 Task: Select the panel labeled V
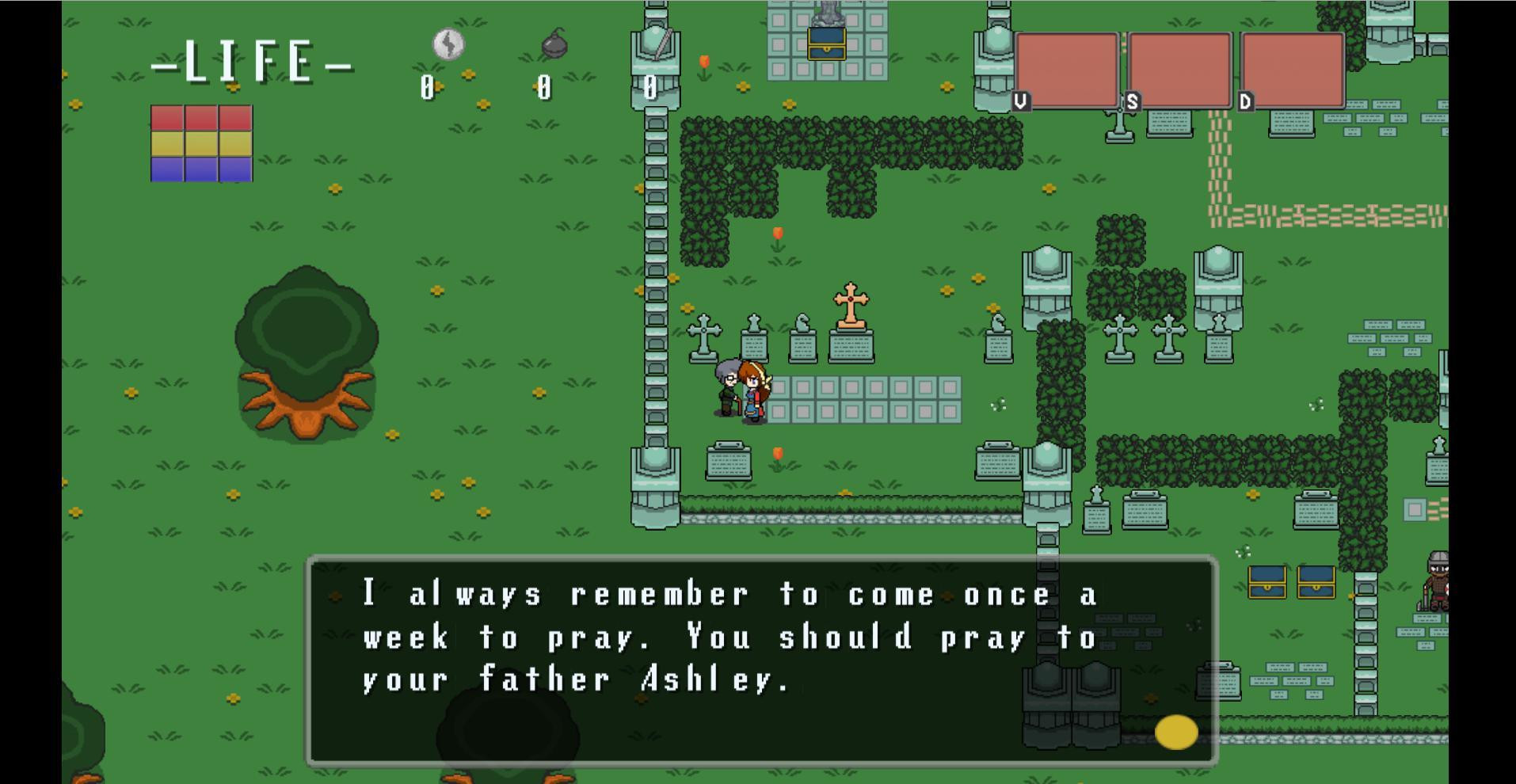coord(1068,70)
